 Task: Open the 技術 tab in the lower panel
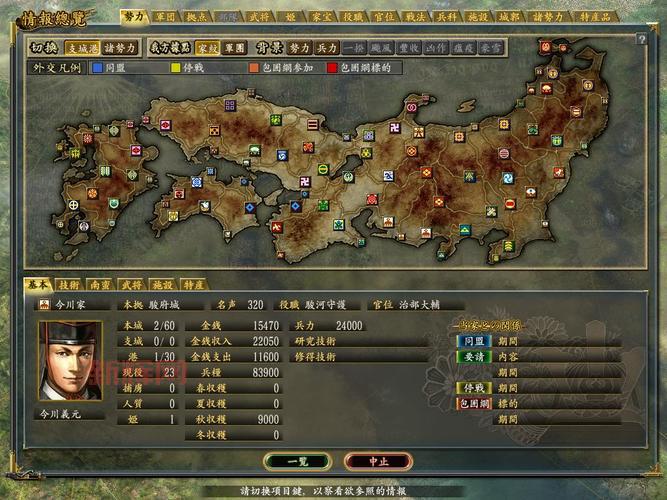point(68,285)
